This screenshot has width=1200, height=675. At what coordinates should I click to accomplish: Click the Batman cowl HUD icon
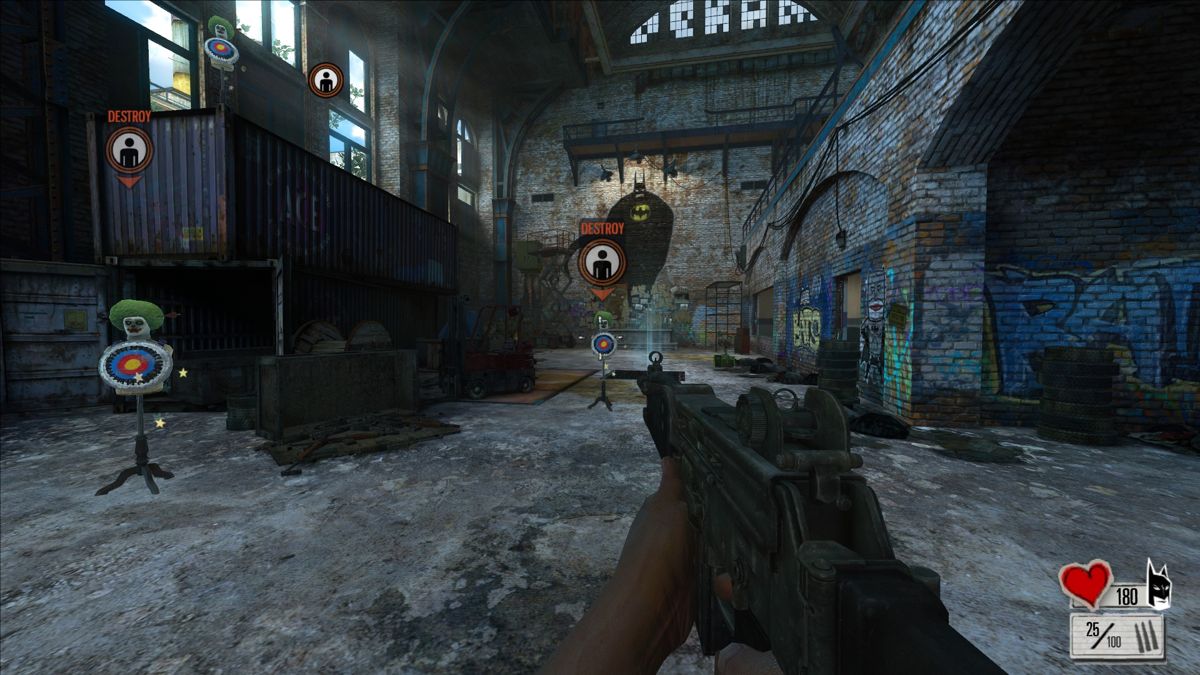point(1158,585)
